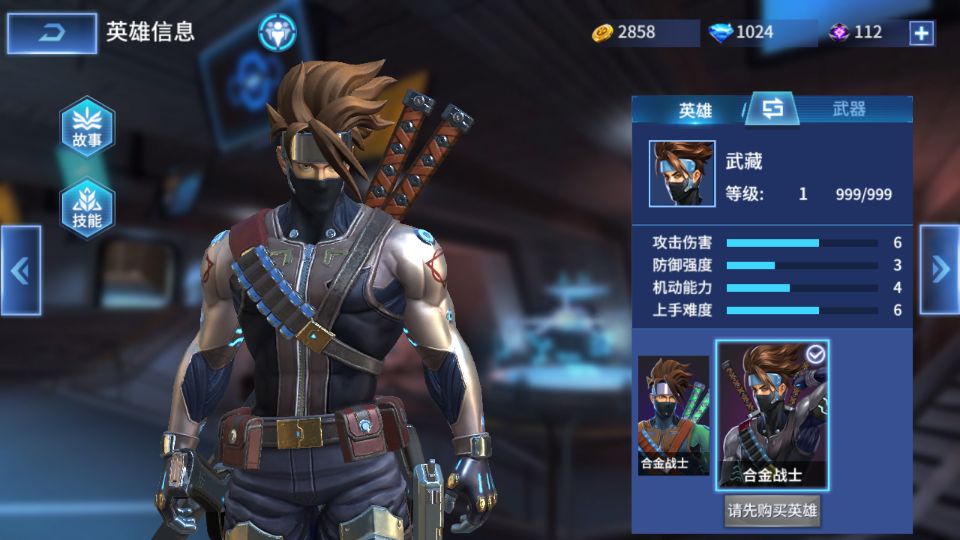The height and width of the screenshot is (540, 960).
Task: Select the green-tinted hero skin thumbnail
Action: [673, 415]
